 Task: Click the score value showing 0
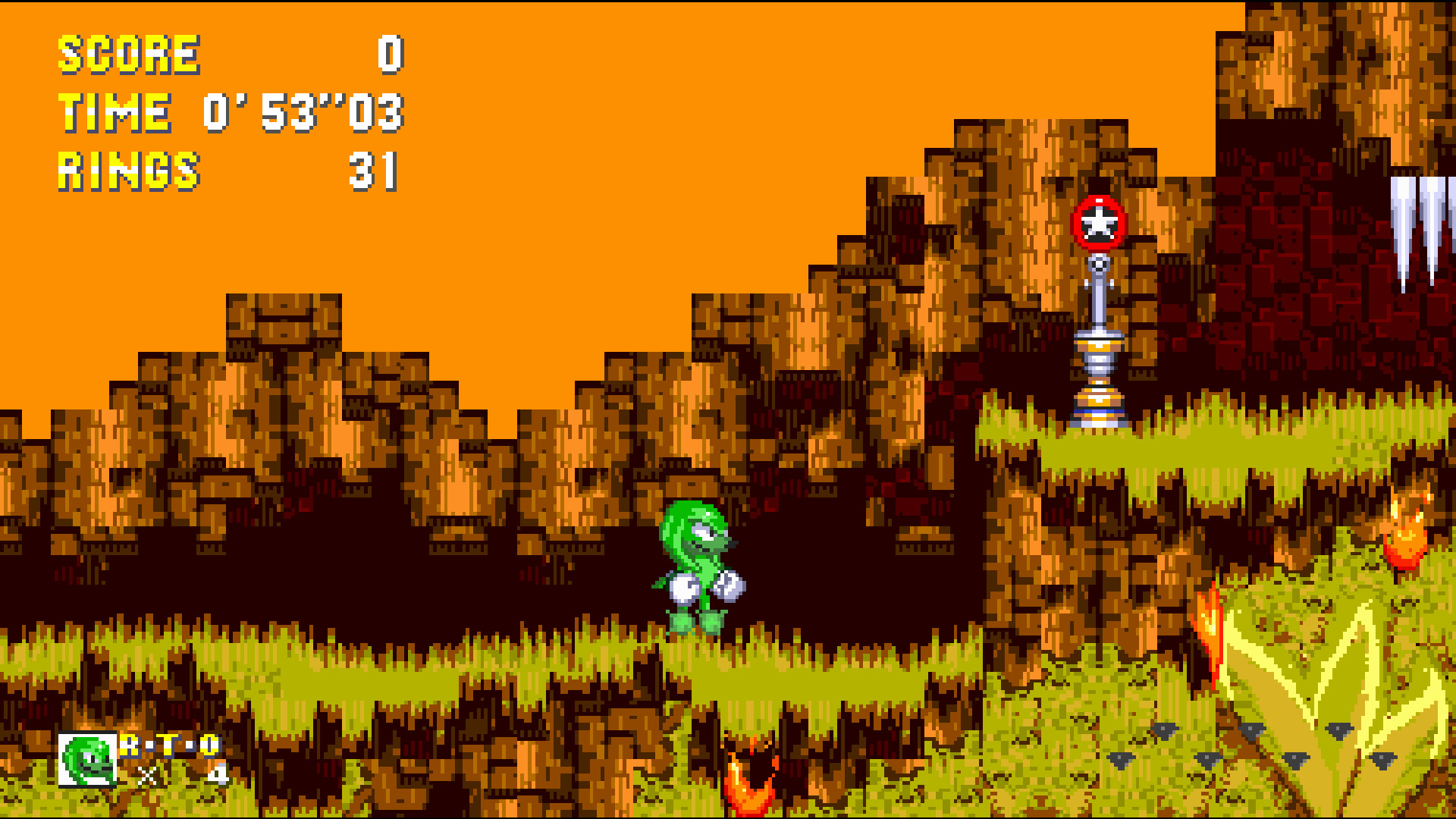(x=391, y=53)
